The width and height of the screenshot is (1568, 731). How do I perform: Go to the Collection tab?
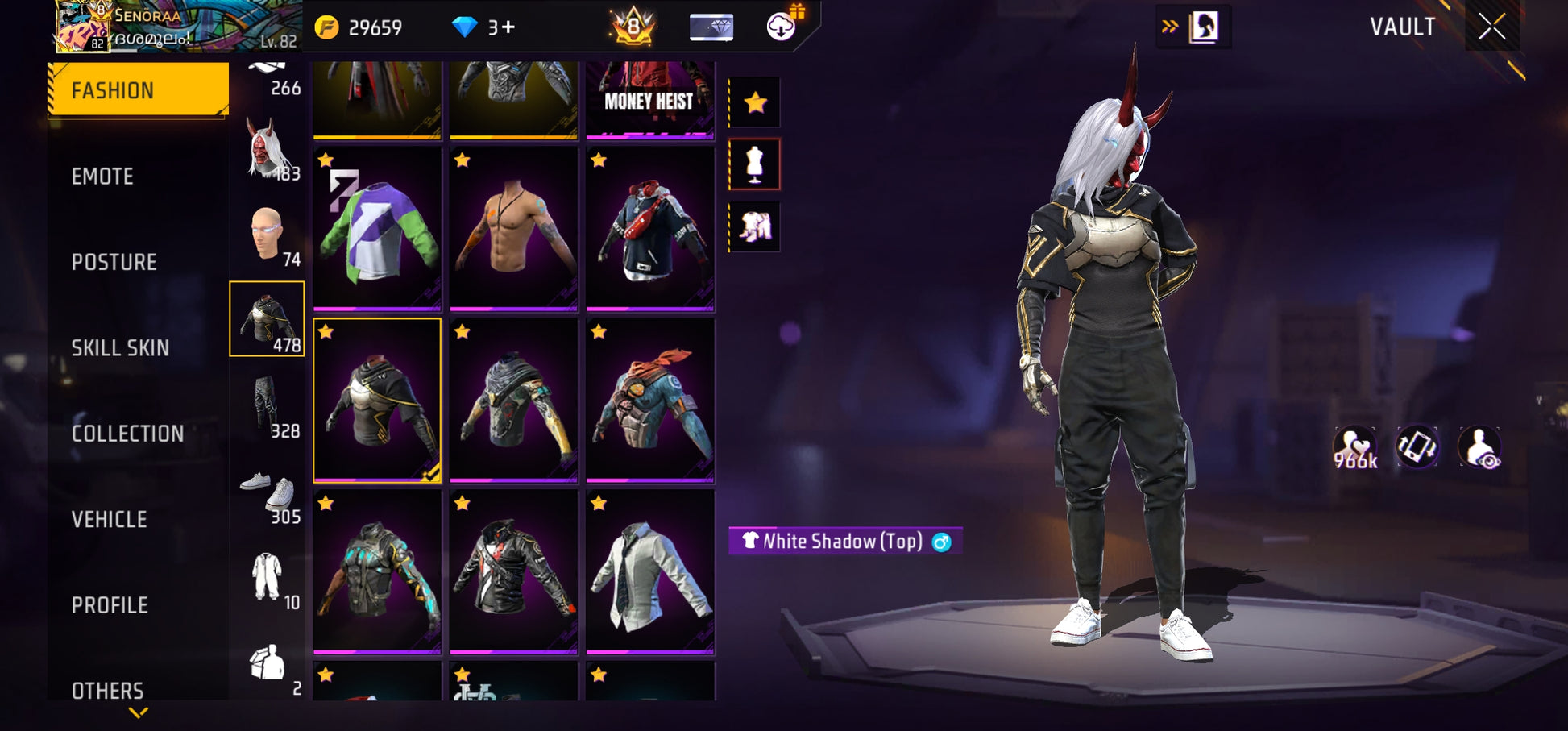click(x=128, y=434)
